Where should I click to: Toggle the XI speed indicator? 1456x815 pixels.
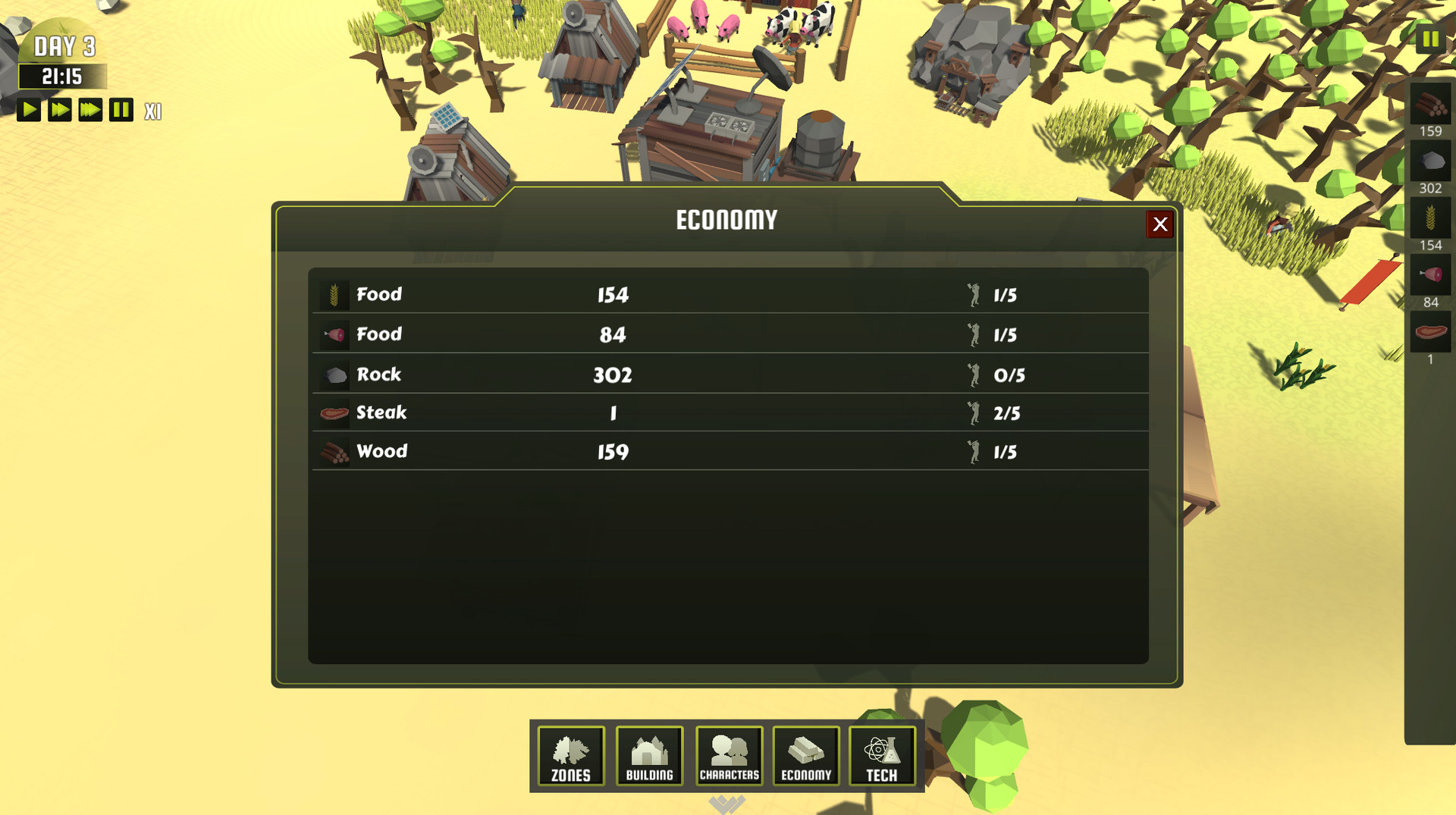tap(152, 111)
